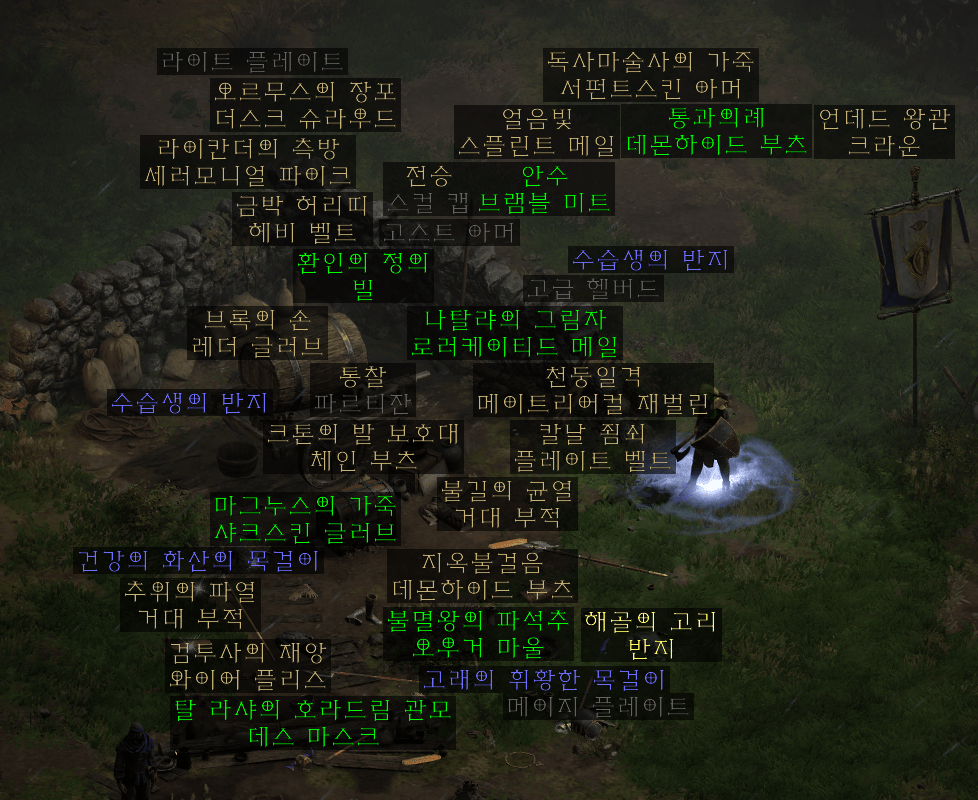Pick up 탈 라샤의 호라드림 관모 데스 마스크

pos(313,723)
